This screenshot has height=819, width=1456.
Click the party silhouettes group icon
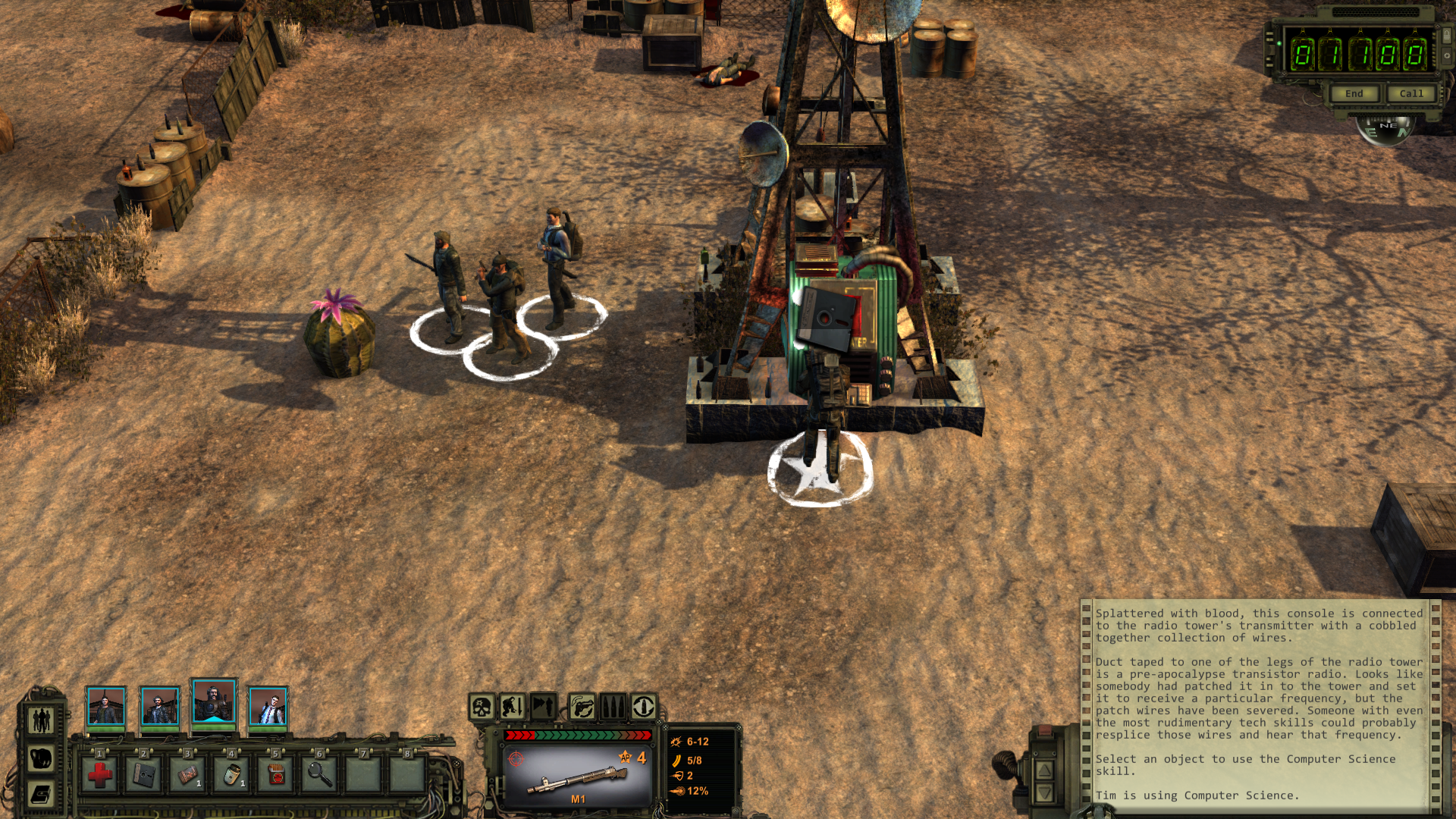[41, 719]
